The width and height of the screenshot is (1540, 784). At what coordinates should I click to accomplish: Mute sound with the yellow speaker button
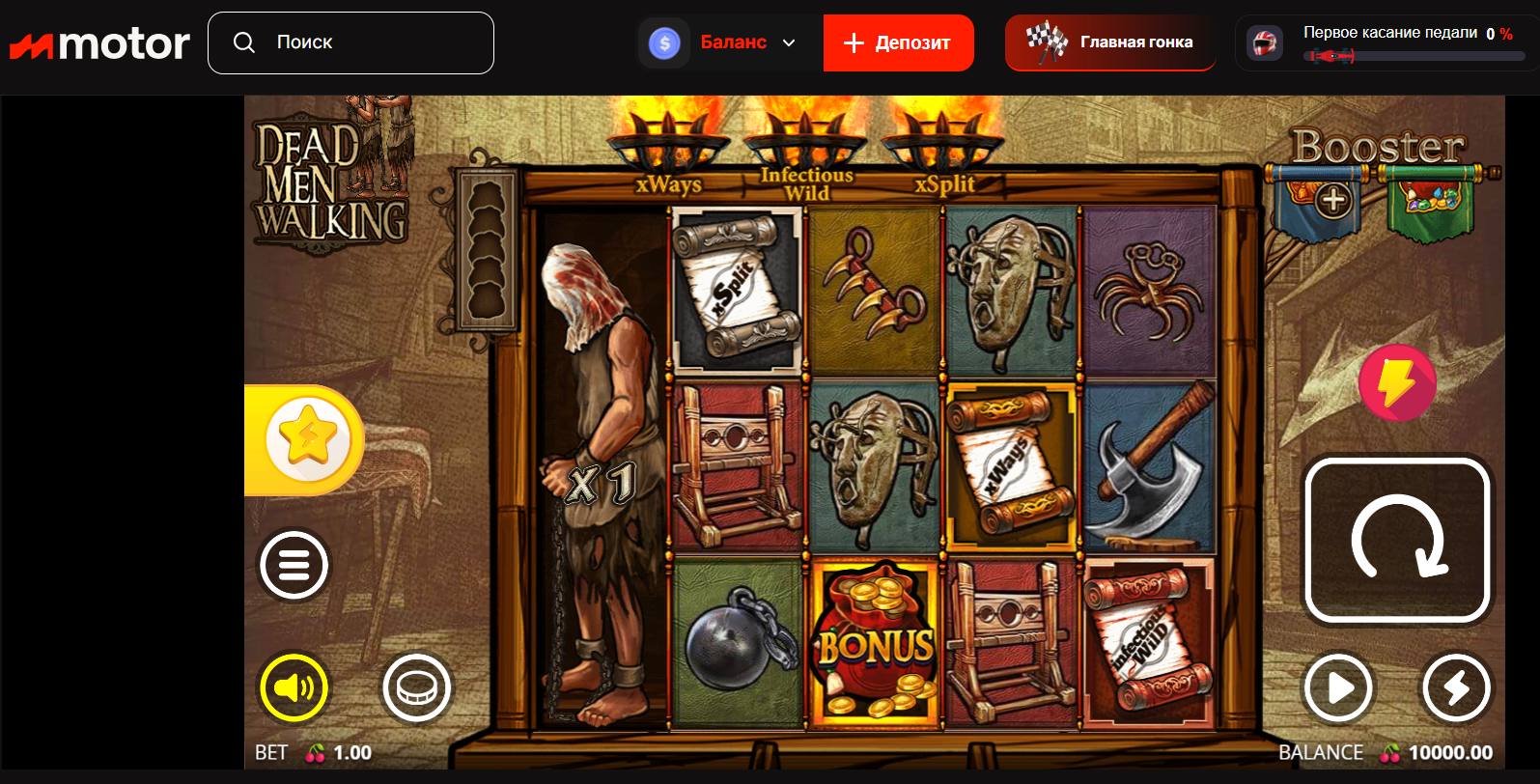pos(294,688)
